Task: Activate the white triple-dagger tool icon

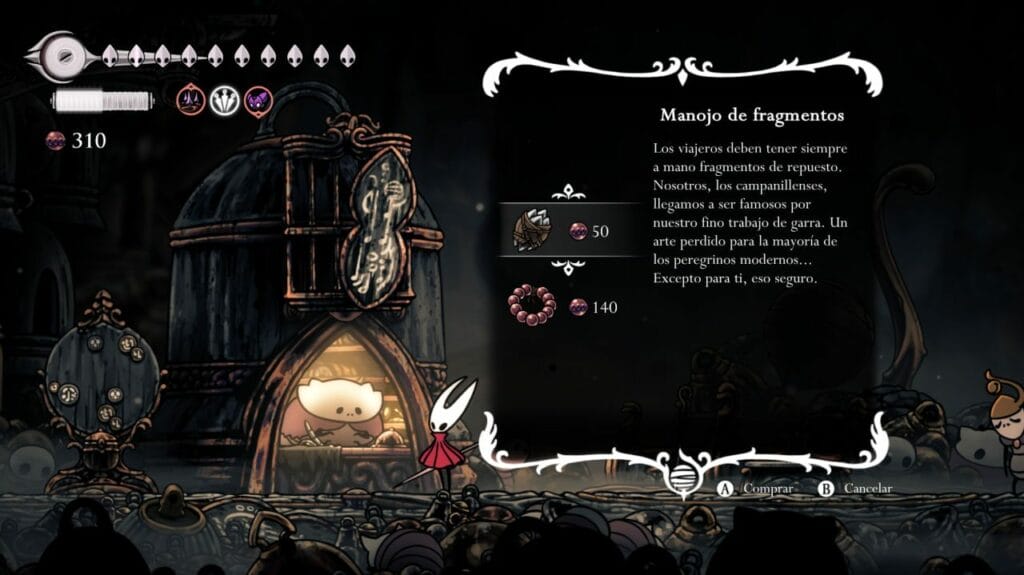Action: tap(224, 99)
